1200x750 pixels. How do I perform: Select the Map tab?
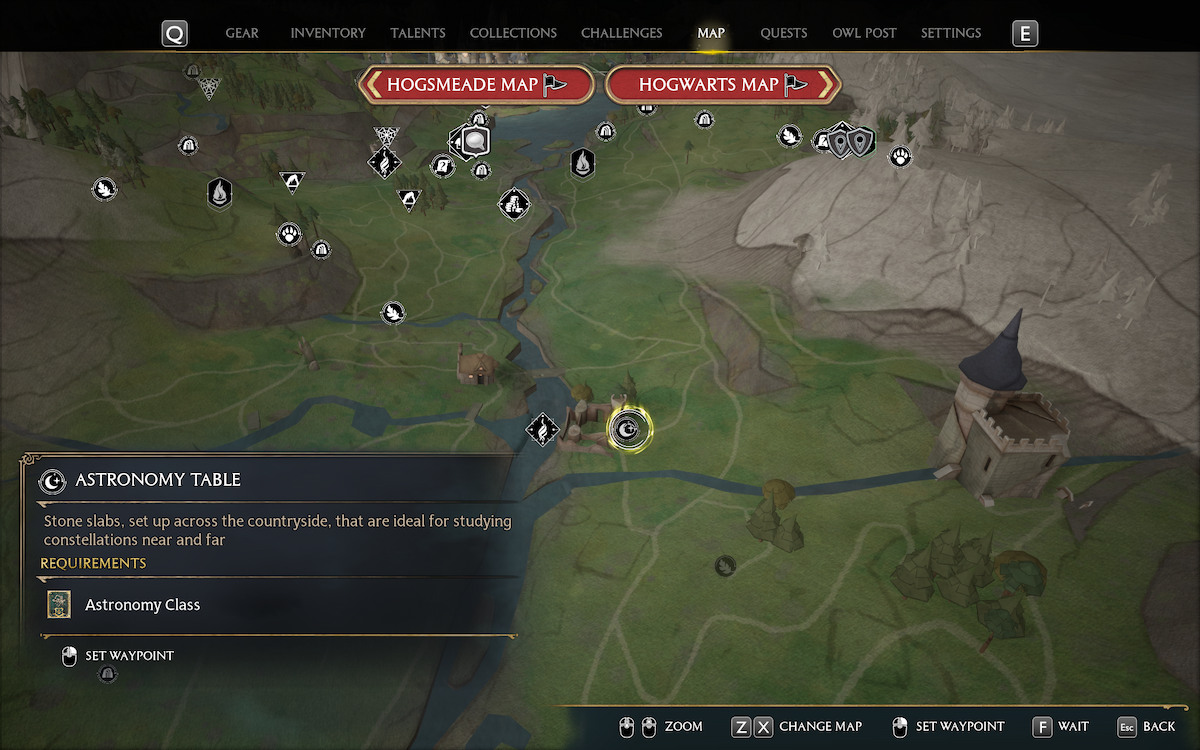(x=711, y=33)
